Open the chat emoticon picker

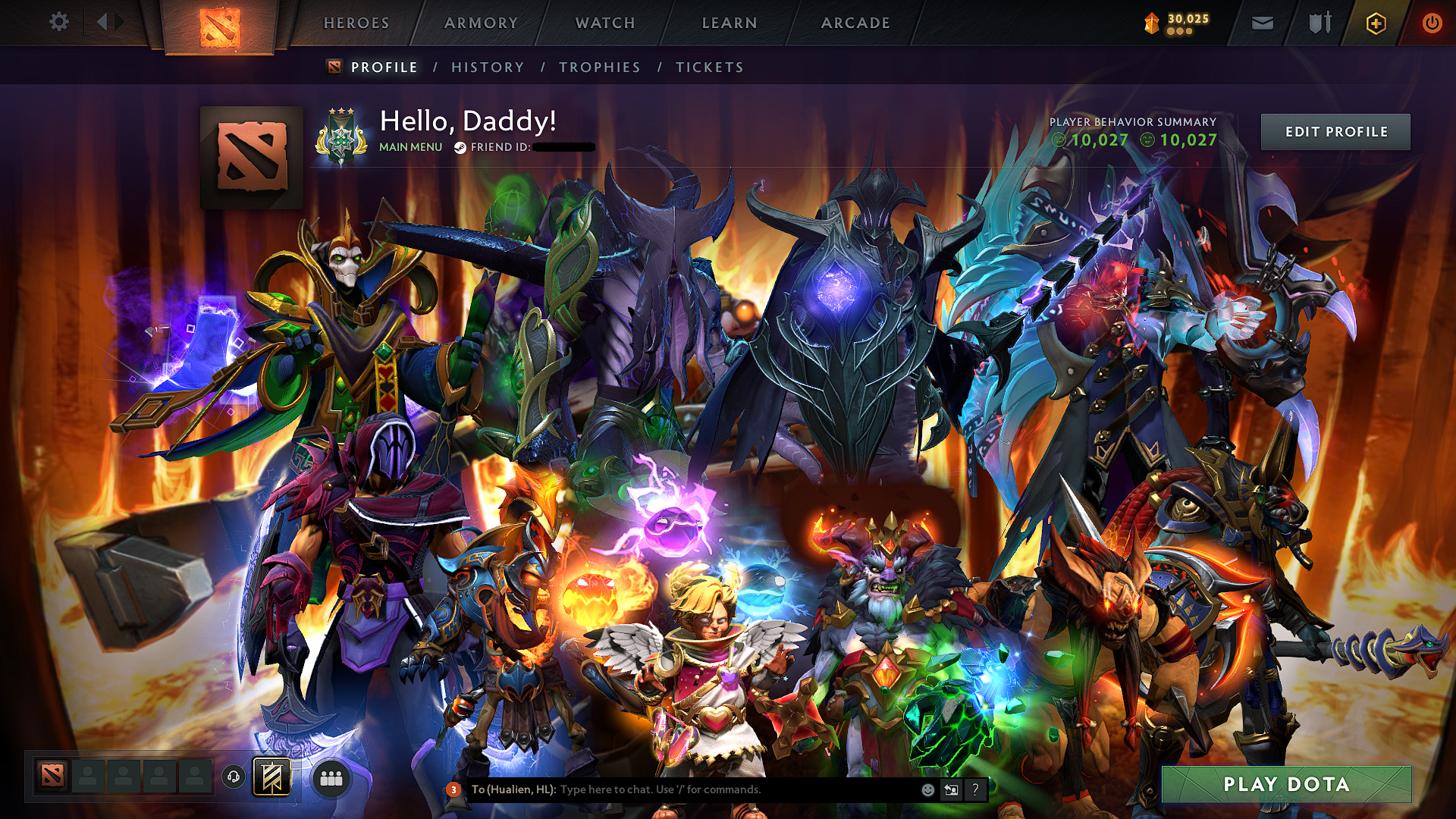tap(927, 789)
